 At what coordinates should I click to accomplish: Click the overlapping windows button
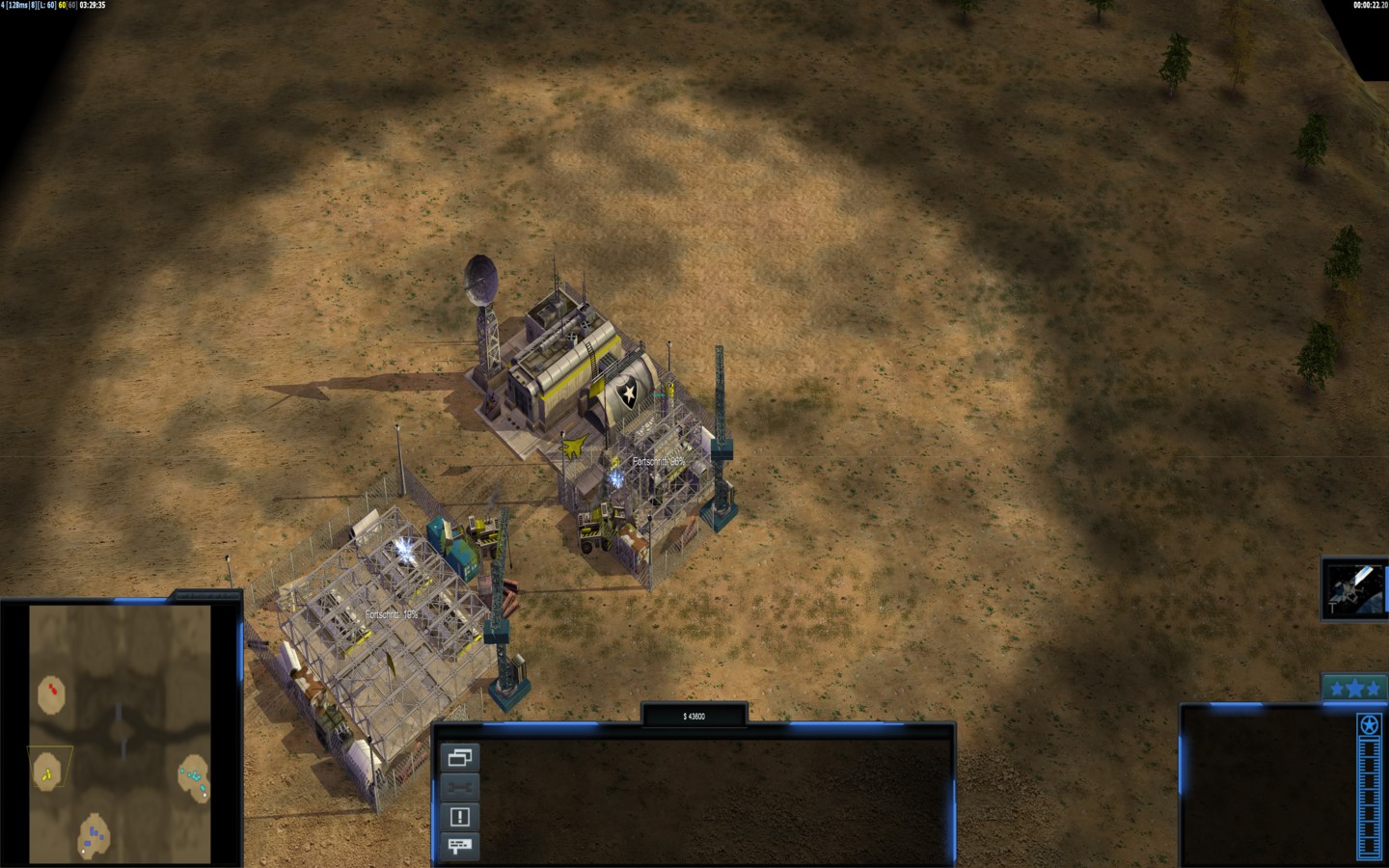459,758
